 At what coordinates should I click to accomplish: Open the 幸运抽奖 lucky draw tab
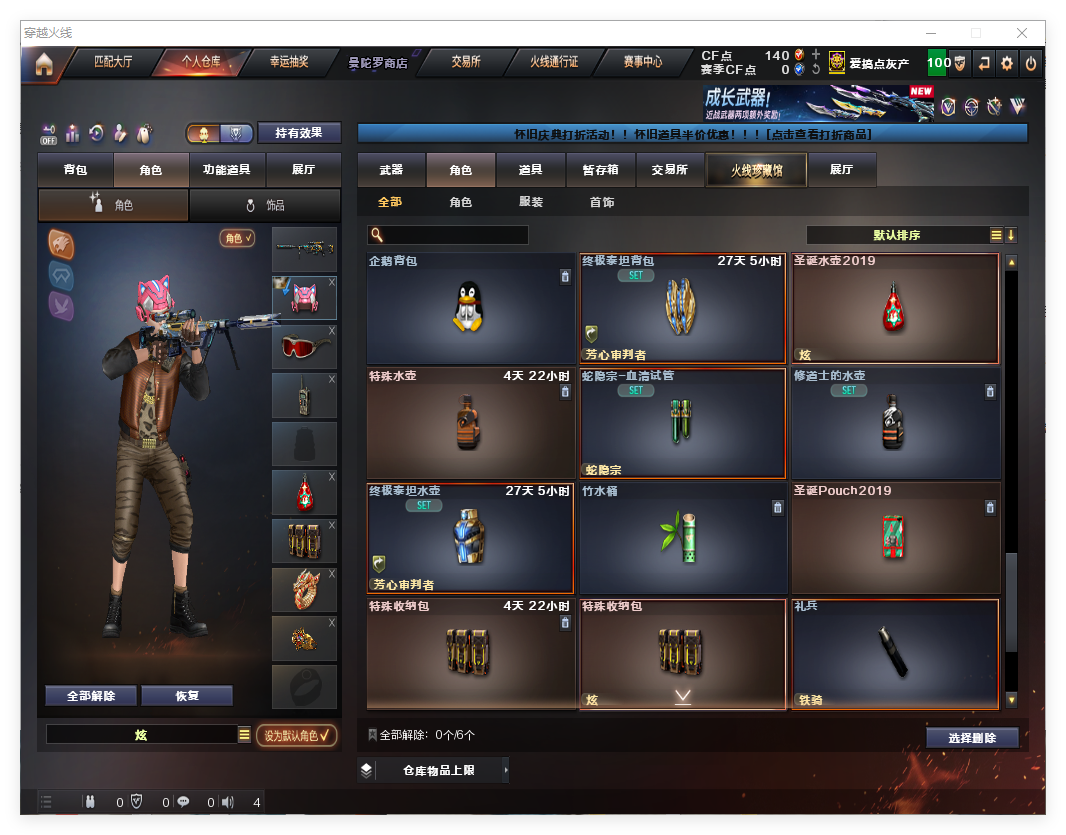(289, 62)
